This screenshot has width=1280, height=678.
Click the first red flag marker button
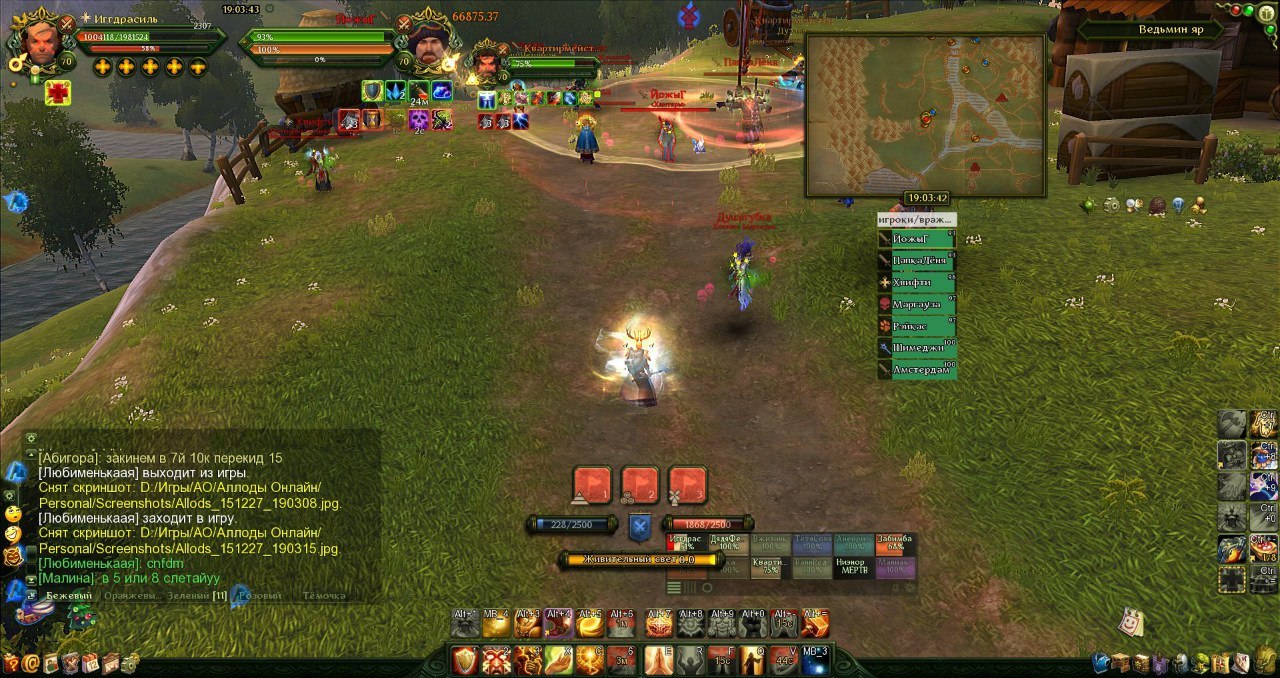pyautogui.click(x=591, y=485)
